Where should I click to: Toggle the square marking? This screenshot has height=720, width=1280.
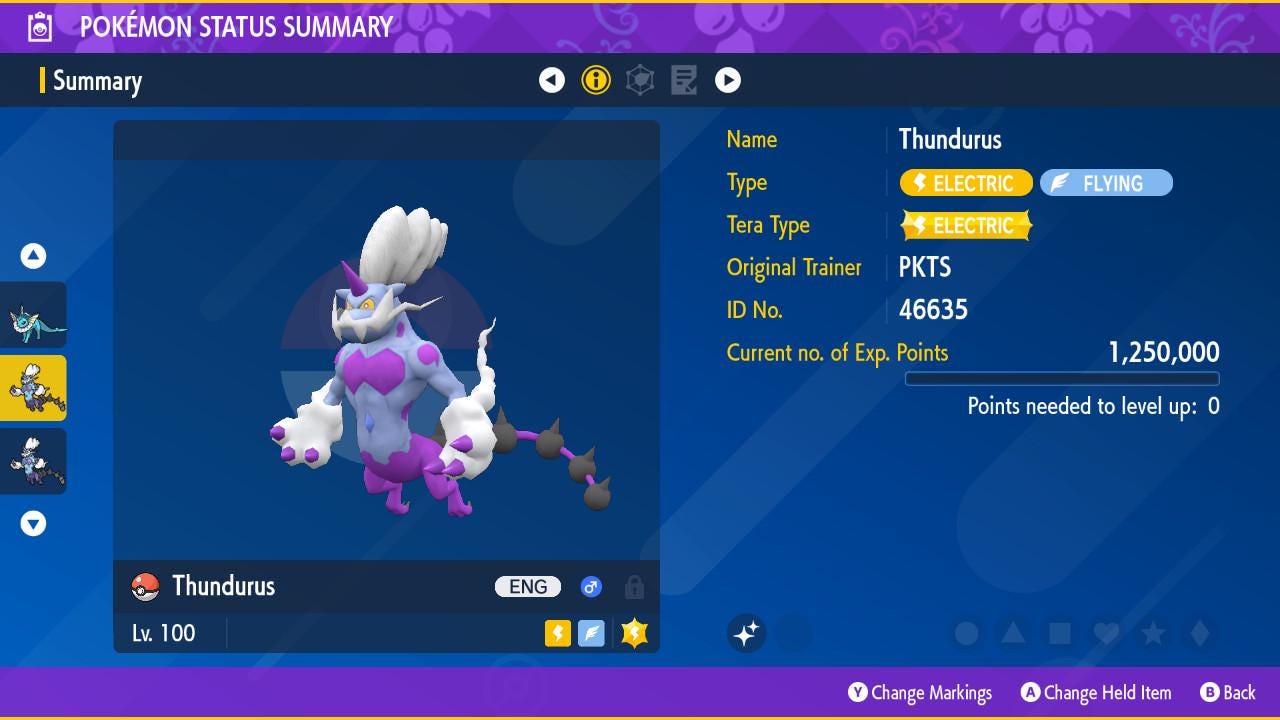(x=1060, y=633)
